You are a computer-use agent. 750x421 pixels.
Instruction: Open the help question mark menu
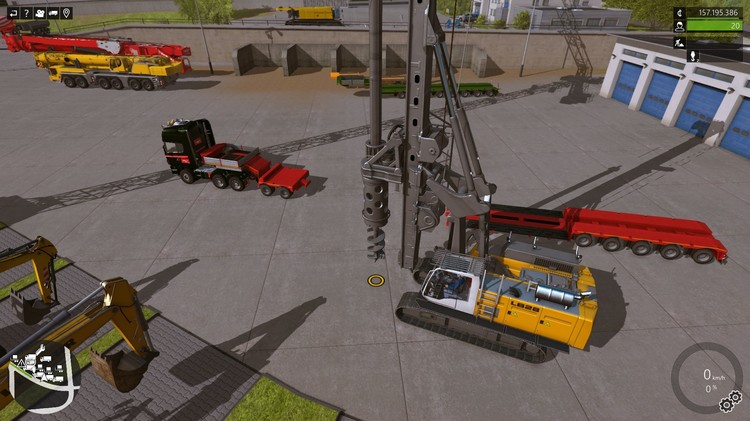[26, 13]
